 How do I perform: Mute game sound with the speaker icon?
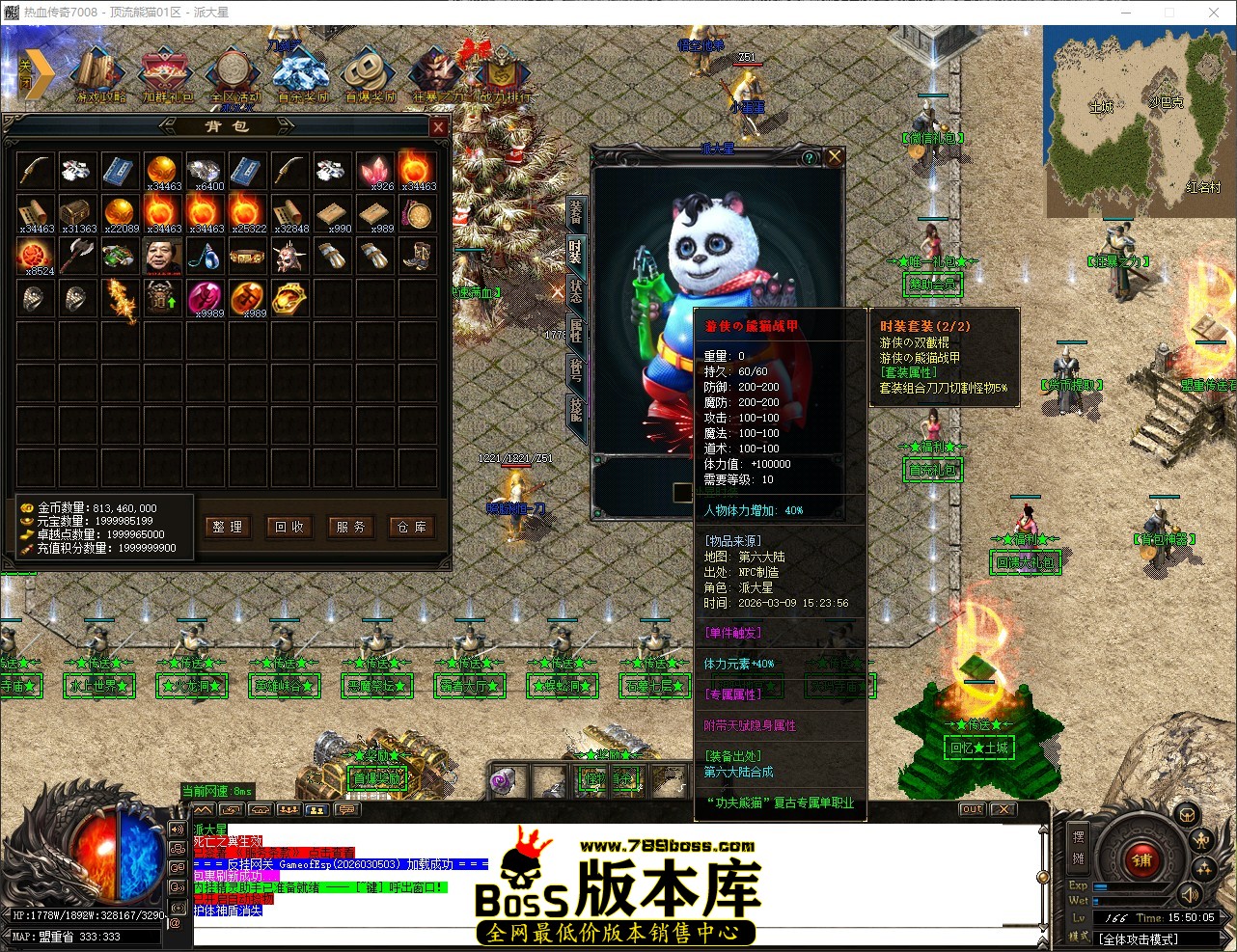click(x=1190, y=896)
